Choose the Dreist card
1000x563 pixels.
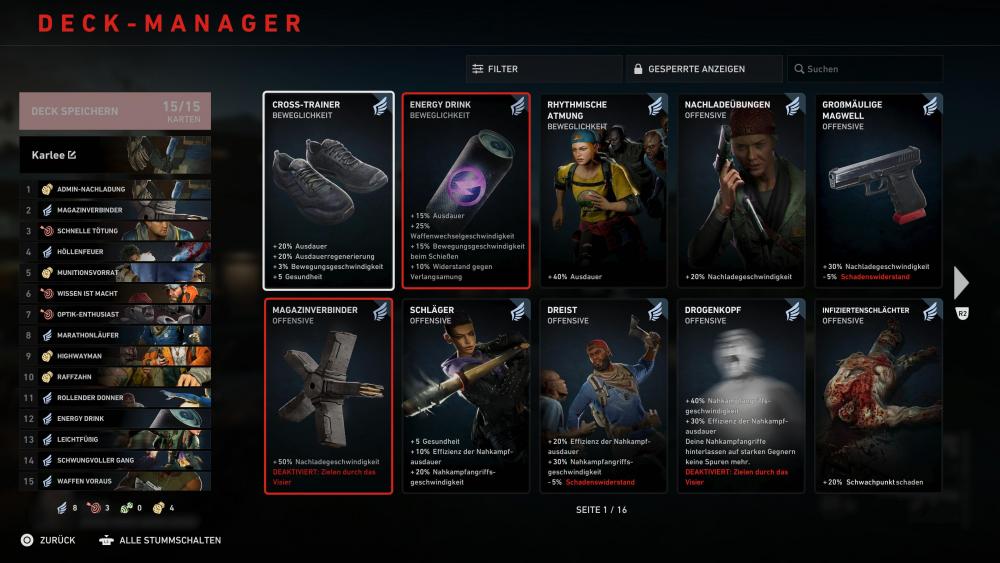tap(603, 396)
